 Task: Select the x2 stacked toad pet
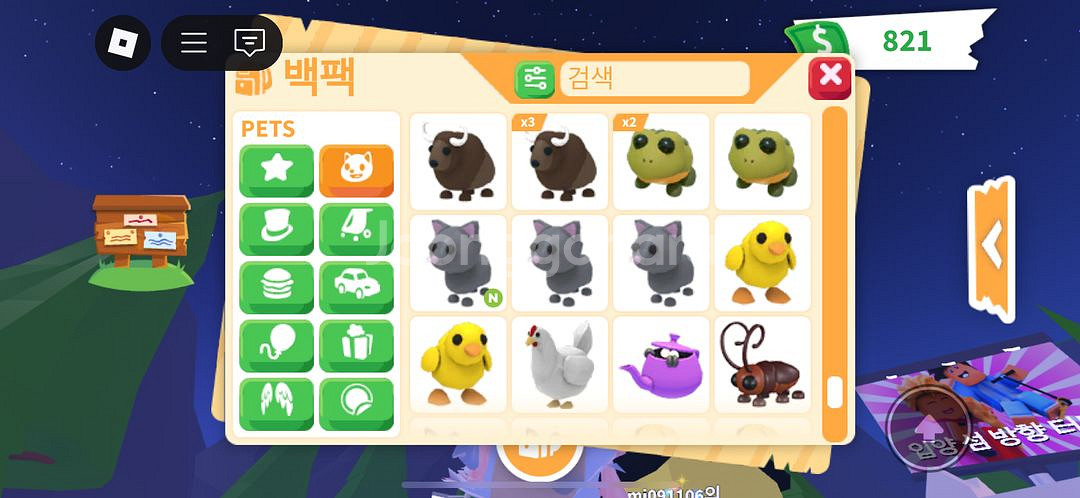tap(661, 161)
